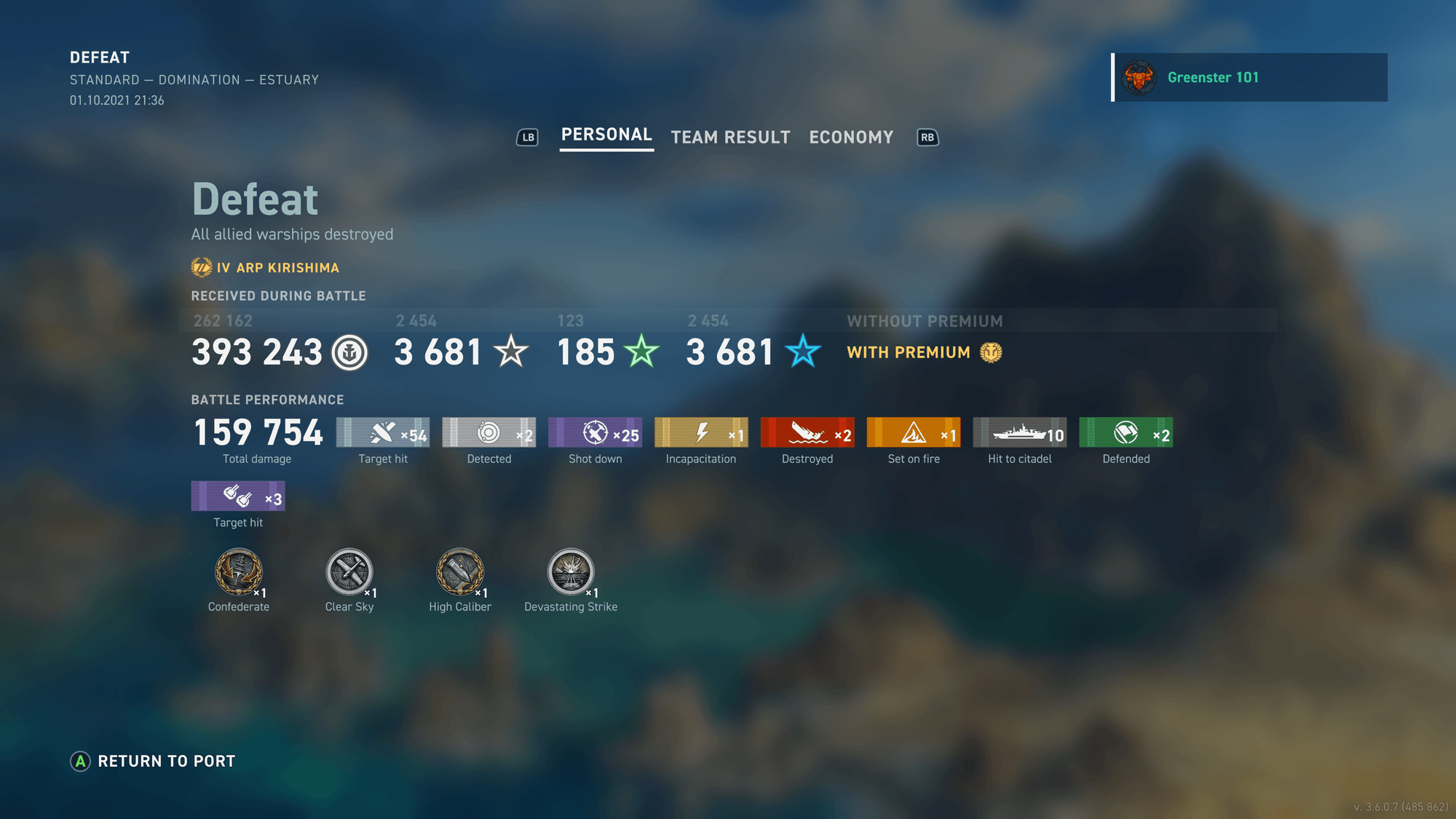Click the Greenster 101 player banner
Image resolution: width=1456 pixels, height=819 pixels.
tap(1249, 77)
